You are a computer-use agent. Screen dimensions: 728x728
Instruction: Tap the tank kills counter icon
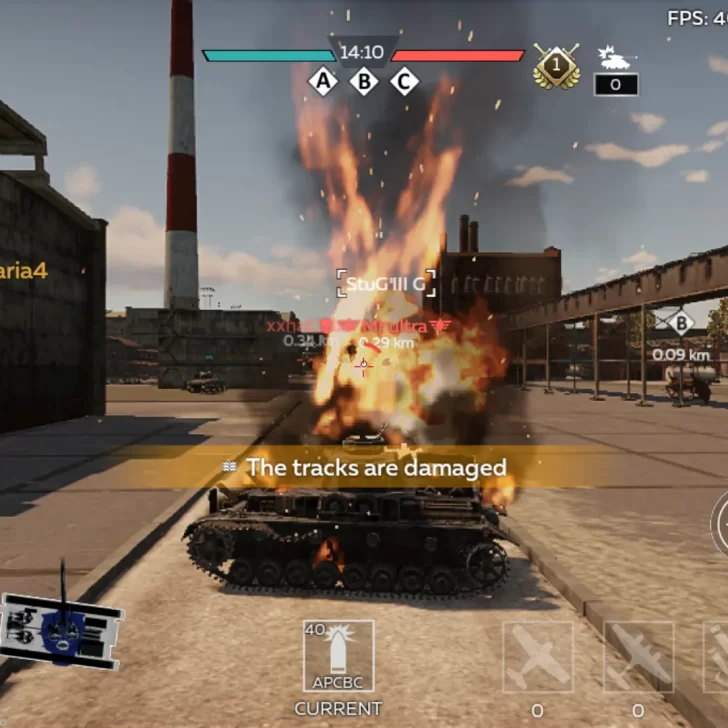click(614, 57)
